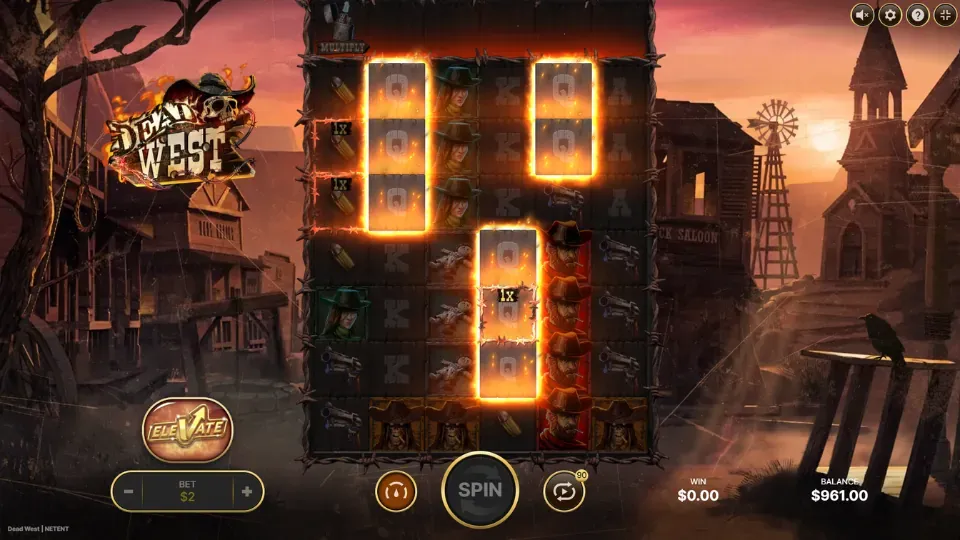
Task: Spin the reels with the SPIN button
Action: (x=479, y=490)
